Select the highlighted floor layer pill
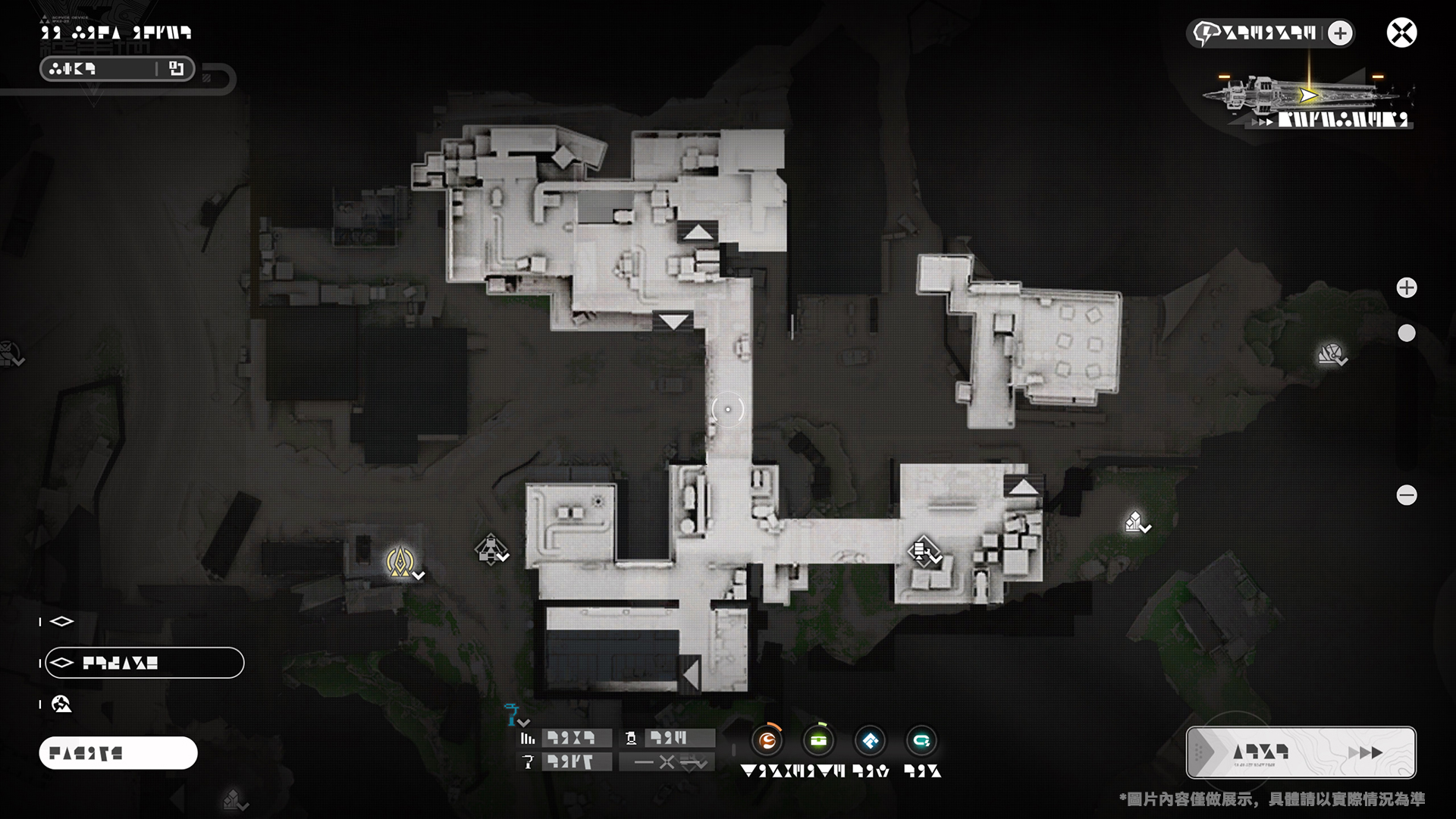Viewport: 1456px width, 819px height. click(144, 663)
